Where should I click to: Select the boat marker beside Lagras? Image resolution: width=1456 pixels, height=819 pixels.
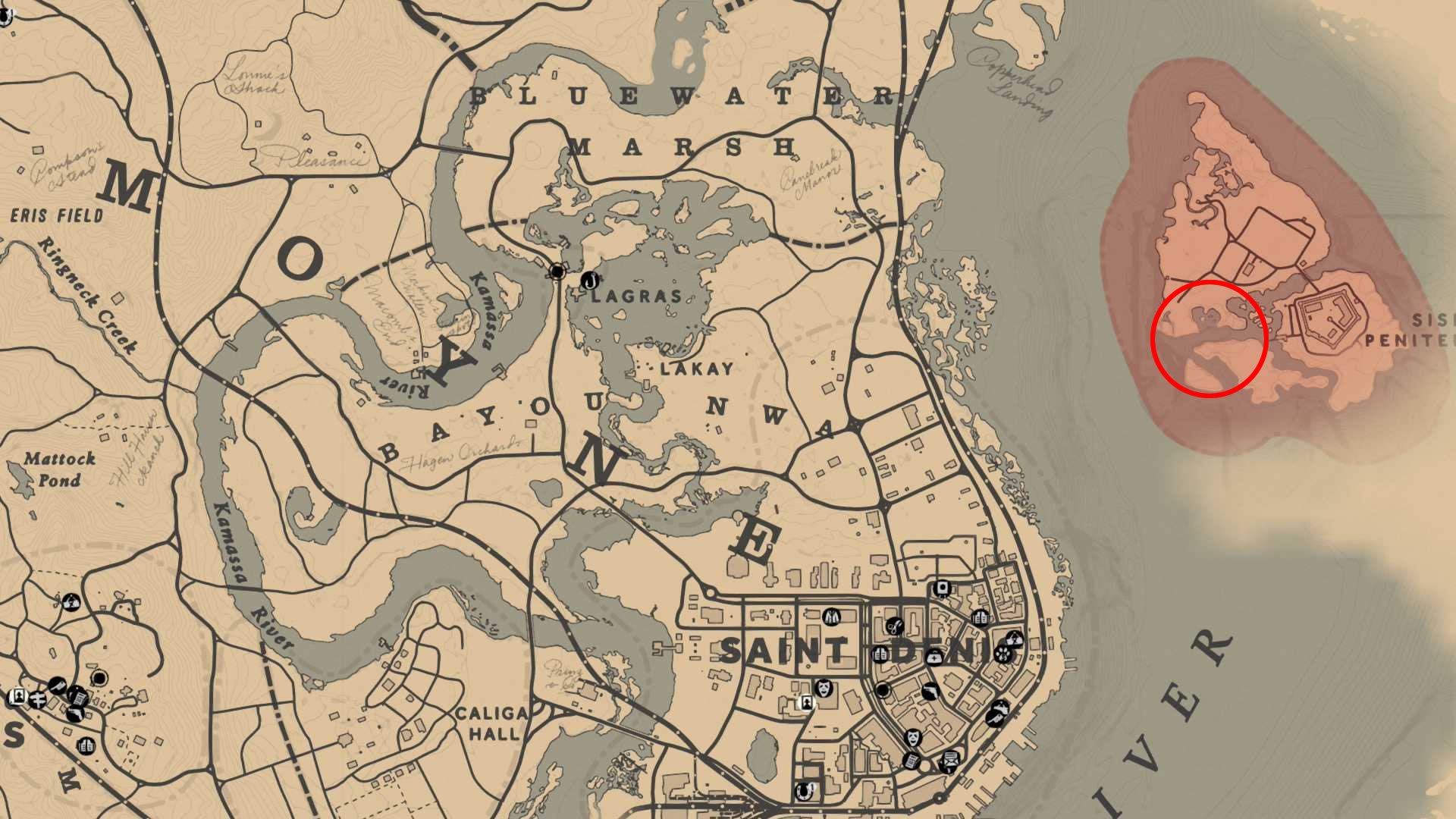click(x=588, y=280)
